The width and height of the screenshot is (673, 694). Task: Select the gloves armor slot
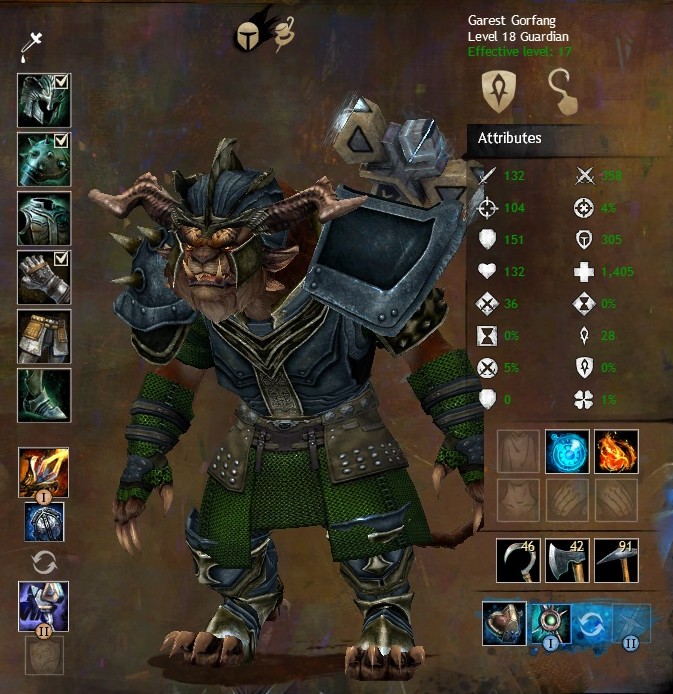[43, 276]
